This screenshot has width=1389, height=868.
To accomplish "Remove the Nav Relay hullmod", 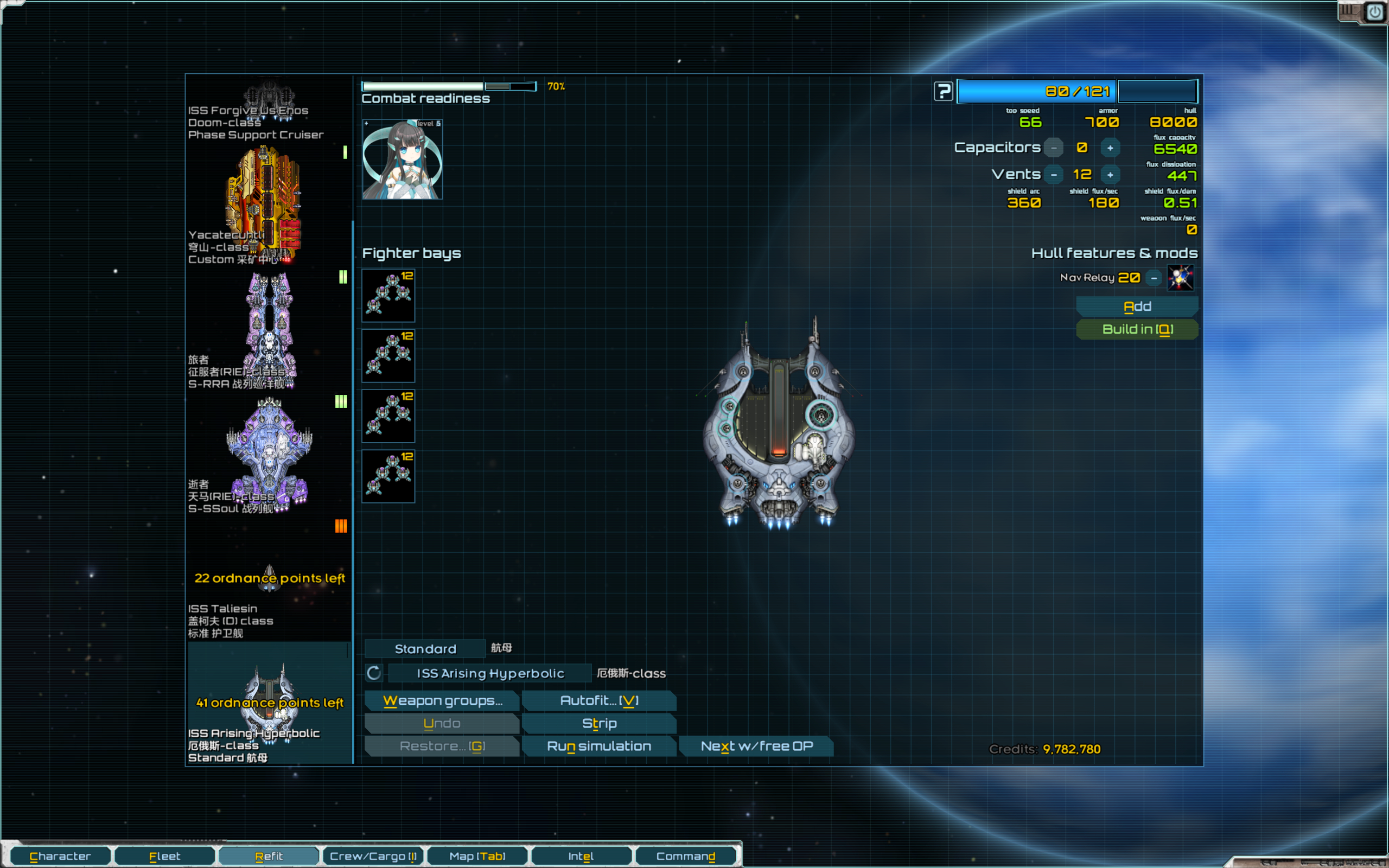I will (1154, 278).
